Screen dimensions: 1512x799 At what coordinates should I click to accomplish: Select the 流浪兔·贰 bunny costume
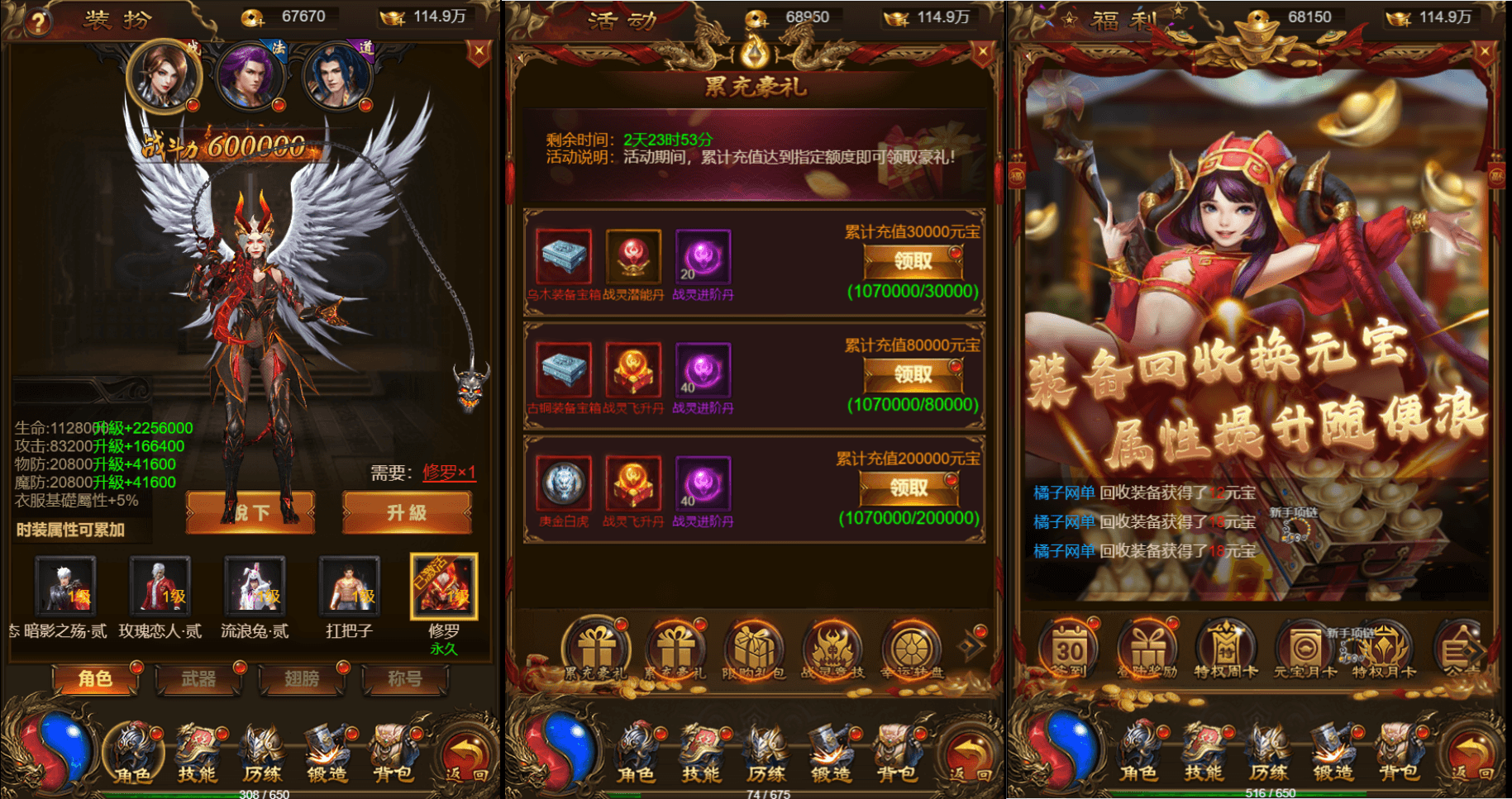[x=255, y=587]
